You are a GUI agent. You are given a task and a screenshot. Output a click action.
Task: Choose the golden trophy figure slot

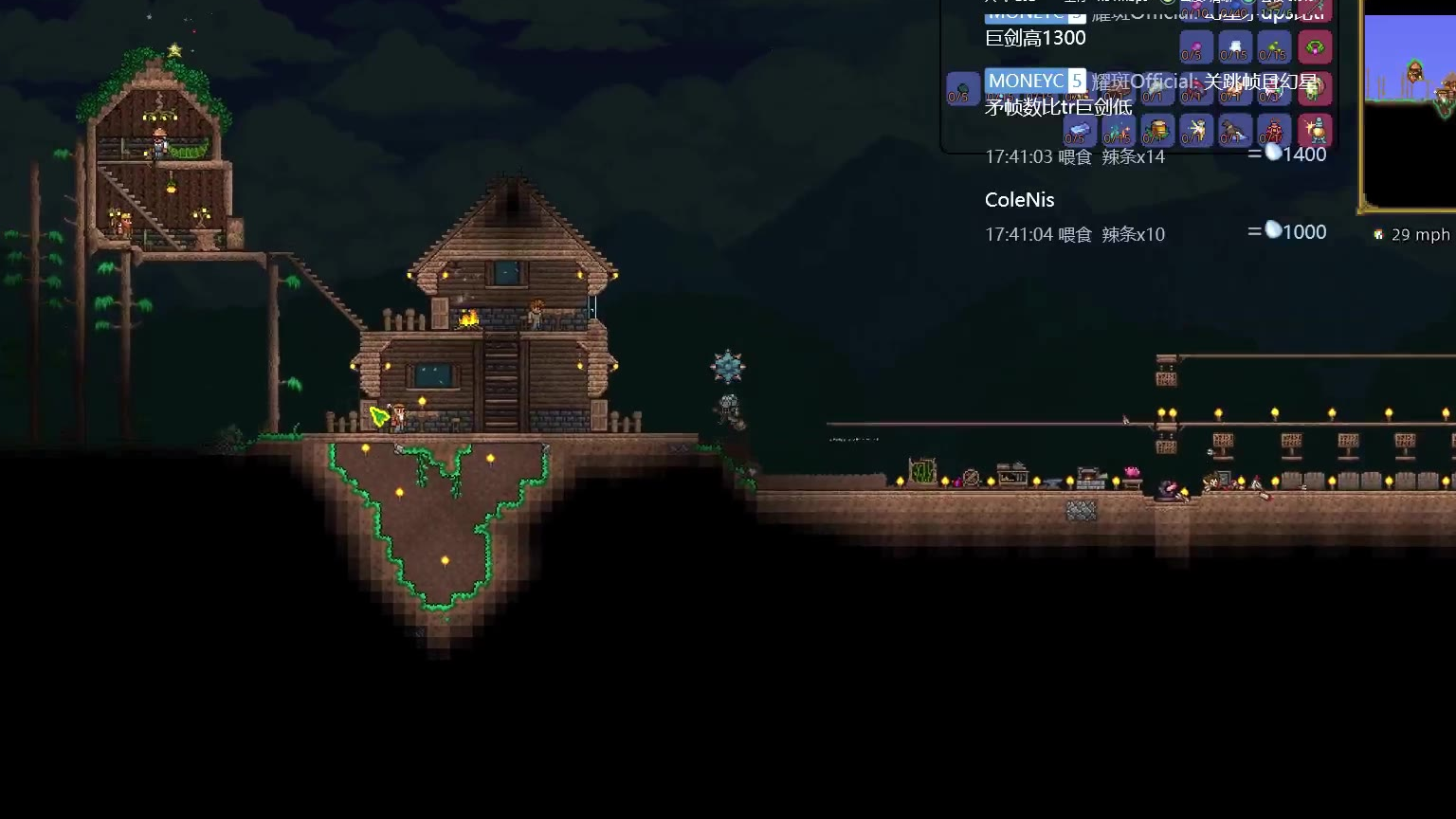[1315, 130]
